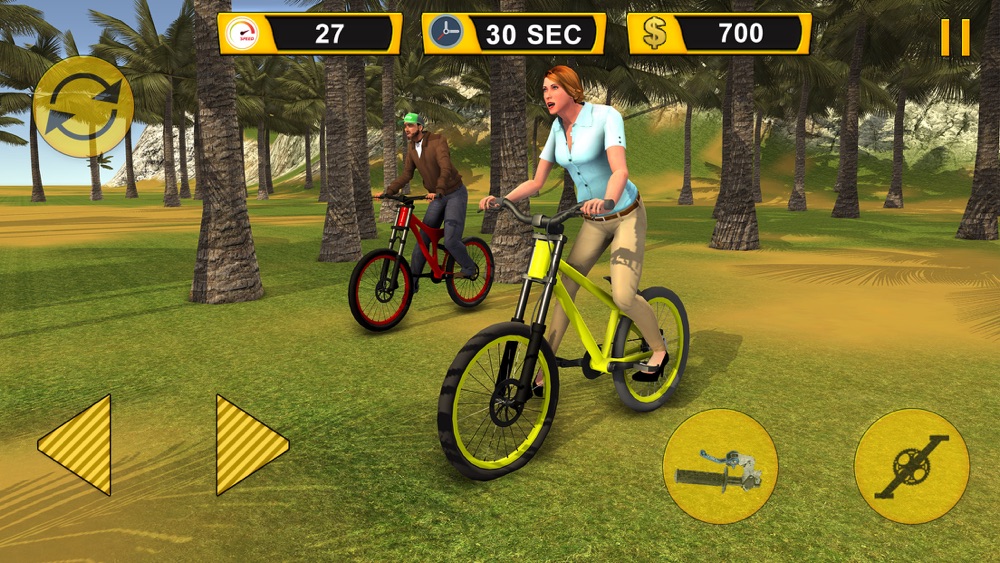Screen dimensions: 1000x563
Task: Apply the handlebar brake lever button
Action: pos(720,466)
